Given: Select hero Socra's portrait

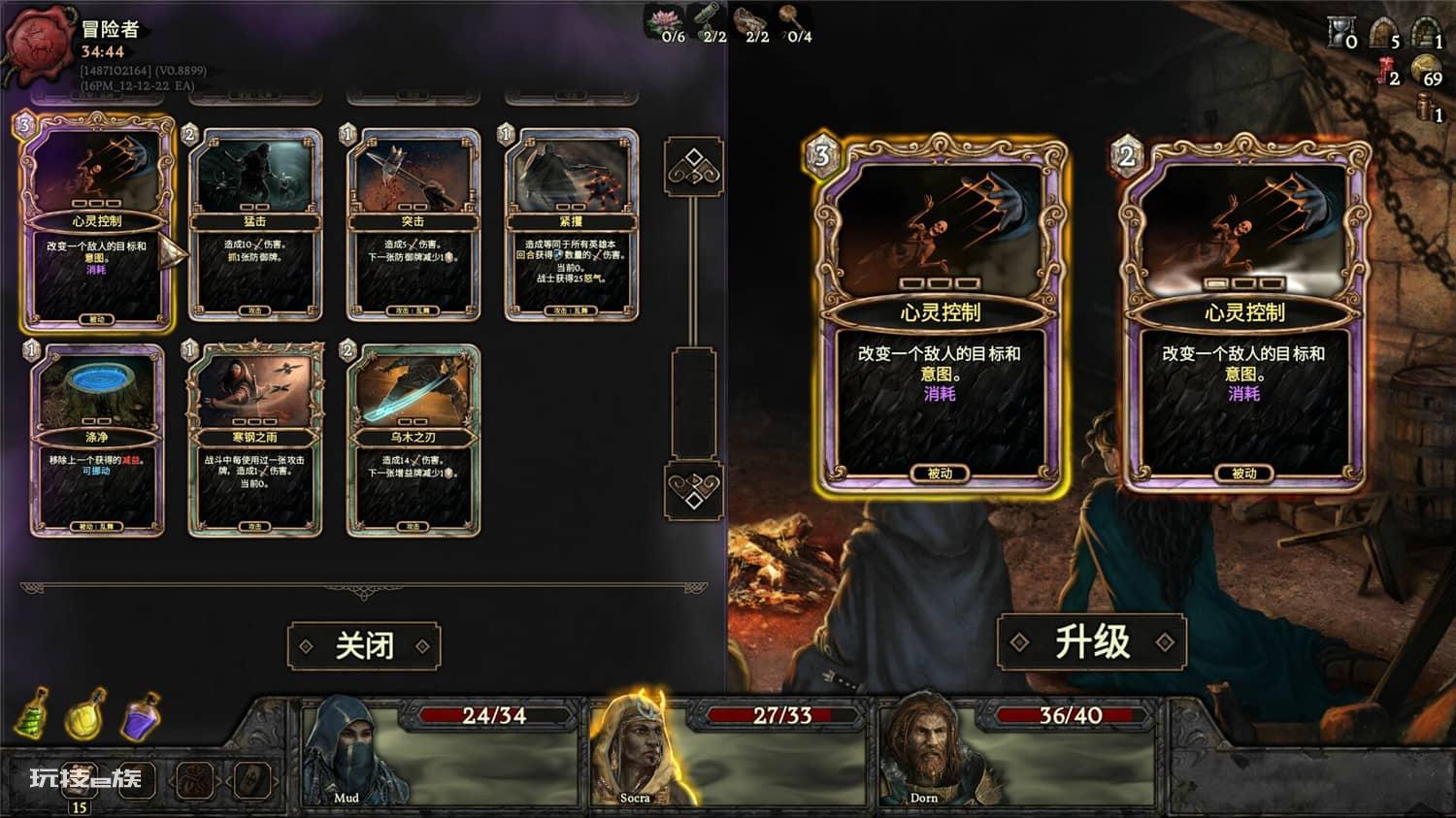Looking at the screenshot, I should (x=634, y=749).
